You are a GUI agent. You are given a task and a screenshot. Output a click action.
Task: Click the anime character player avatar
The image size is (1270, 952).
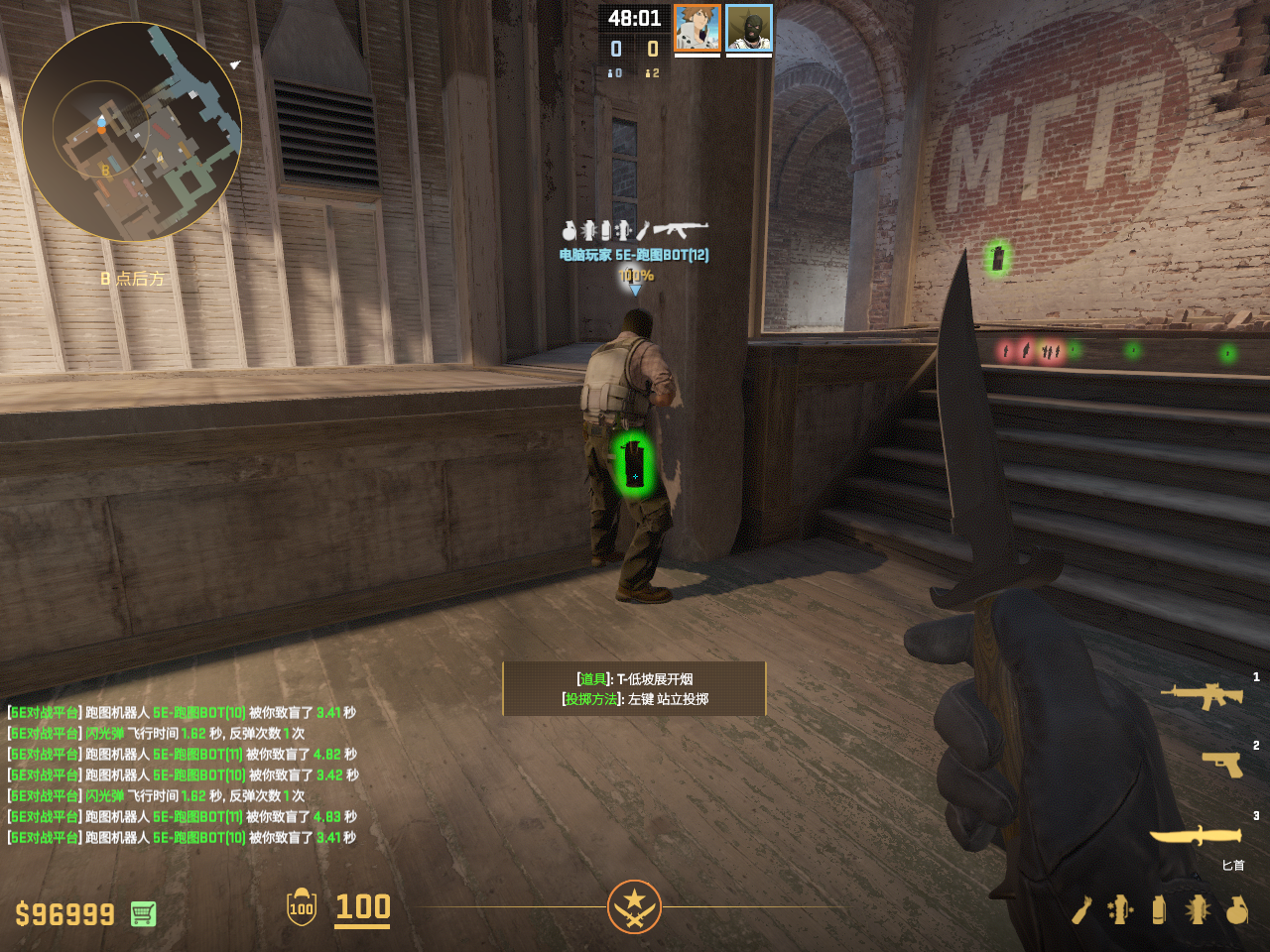[698, 28]
